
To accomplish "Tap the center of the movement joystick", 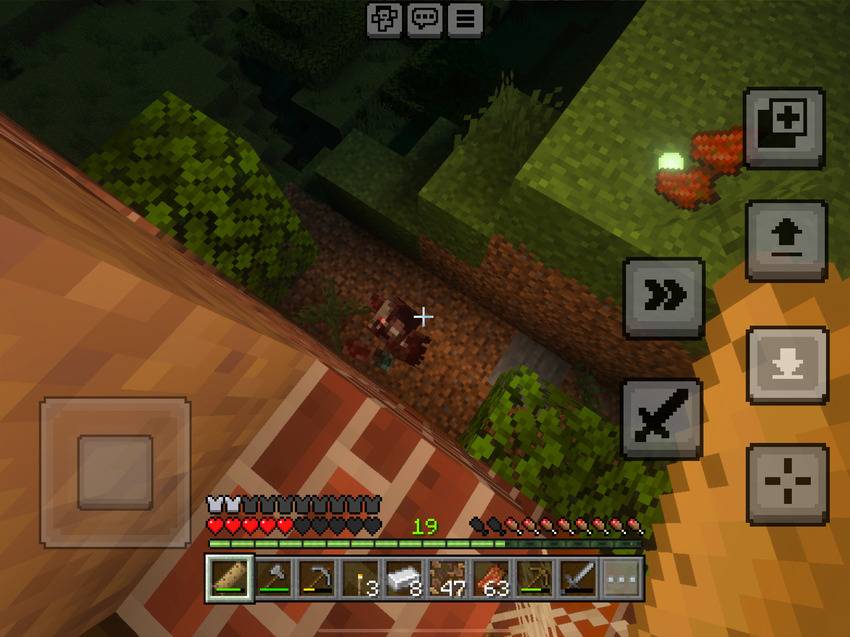I will pyautogui.click(x=115, y=472).
